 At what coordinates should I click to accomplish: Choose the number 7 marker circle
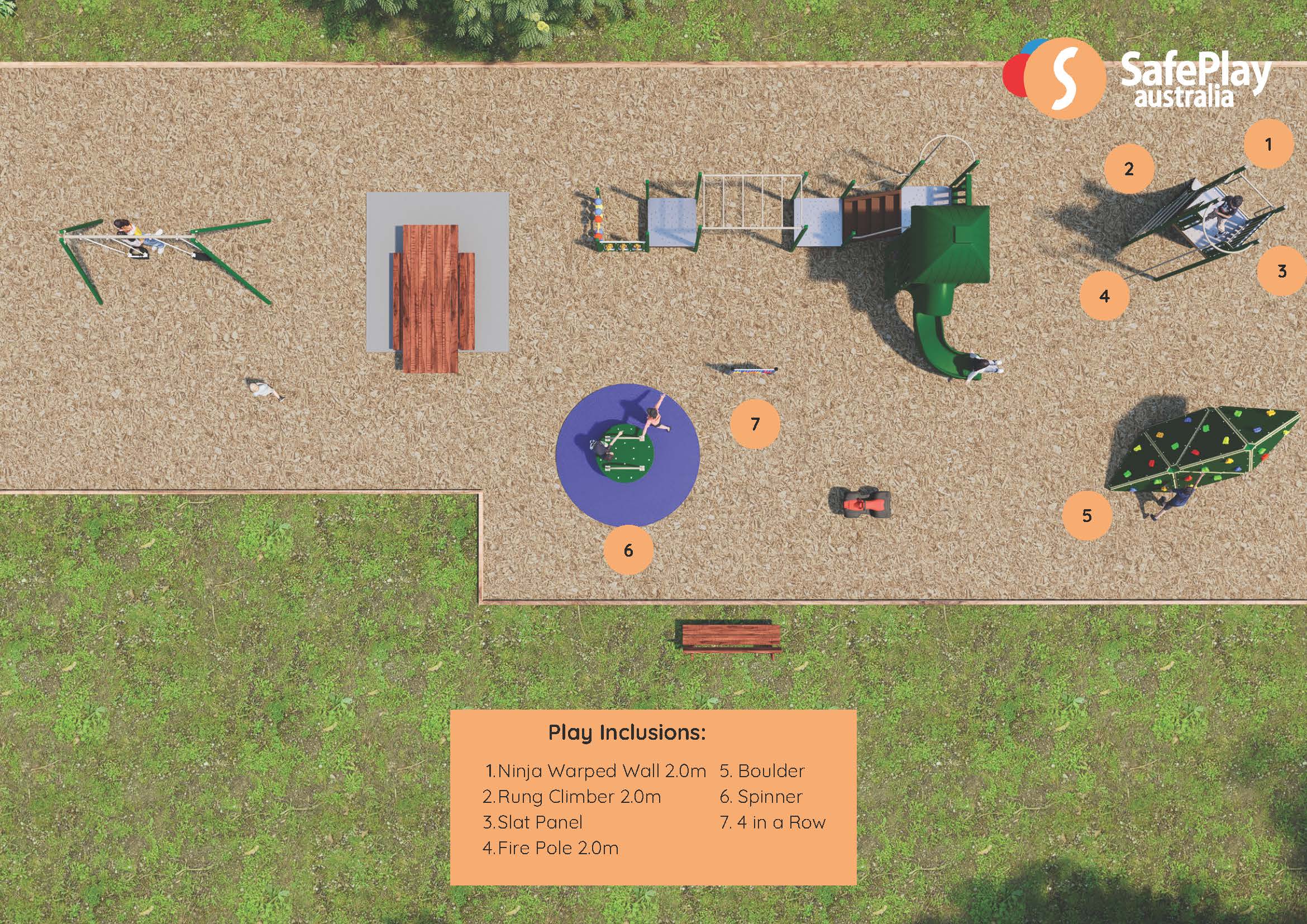pyautogui.click(x=755, y=424)
